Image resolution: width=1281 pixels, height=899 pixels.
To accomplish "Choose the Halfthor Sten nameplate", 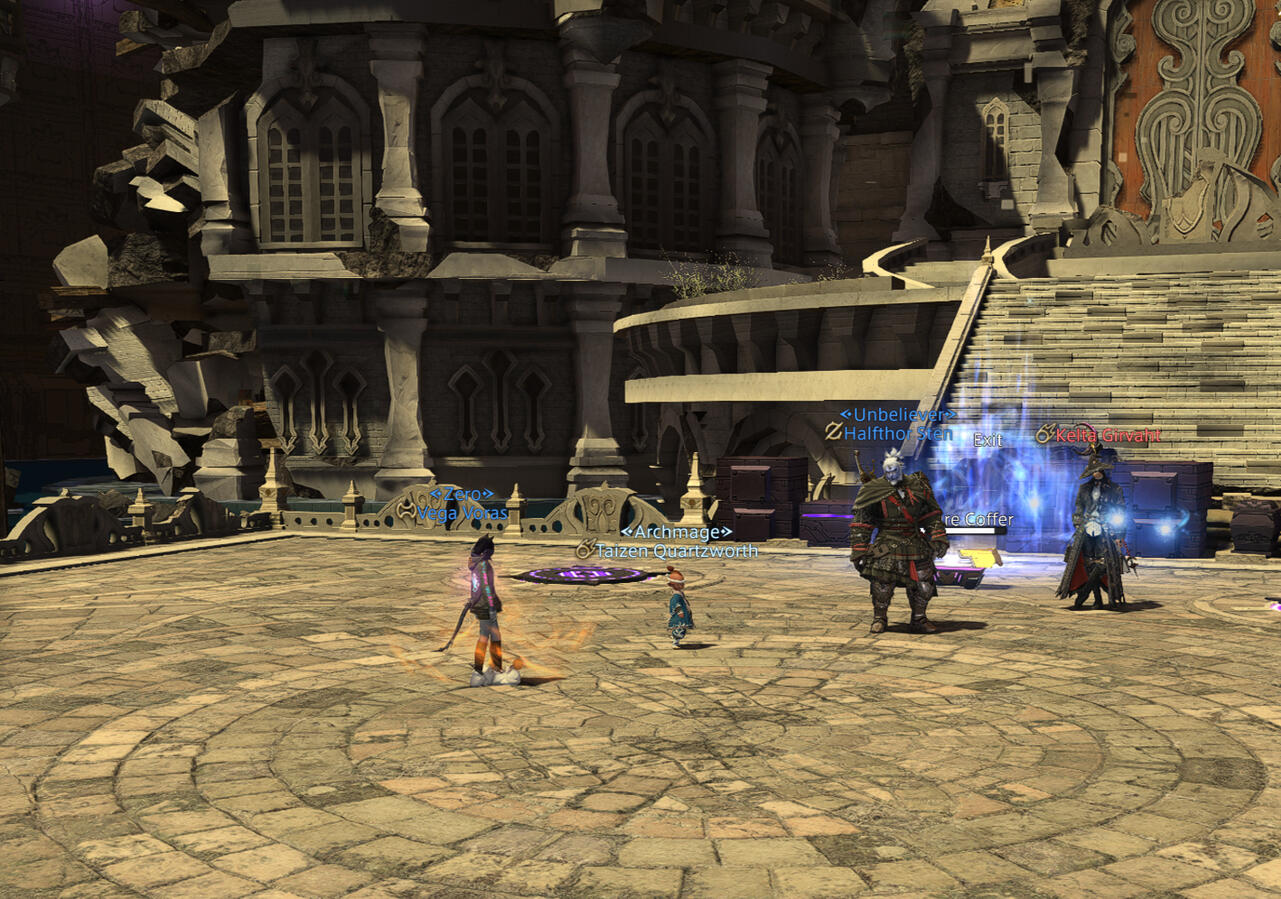I will [897, 433].
